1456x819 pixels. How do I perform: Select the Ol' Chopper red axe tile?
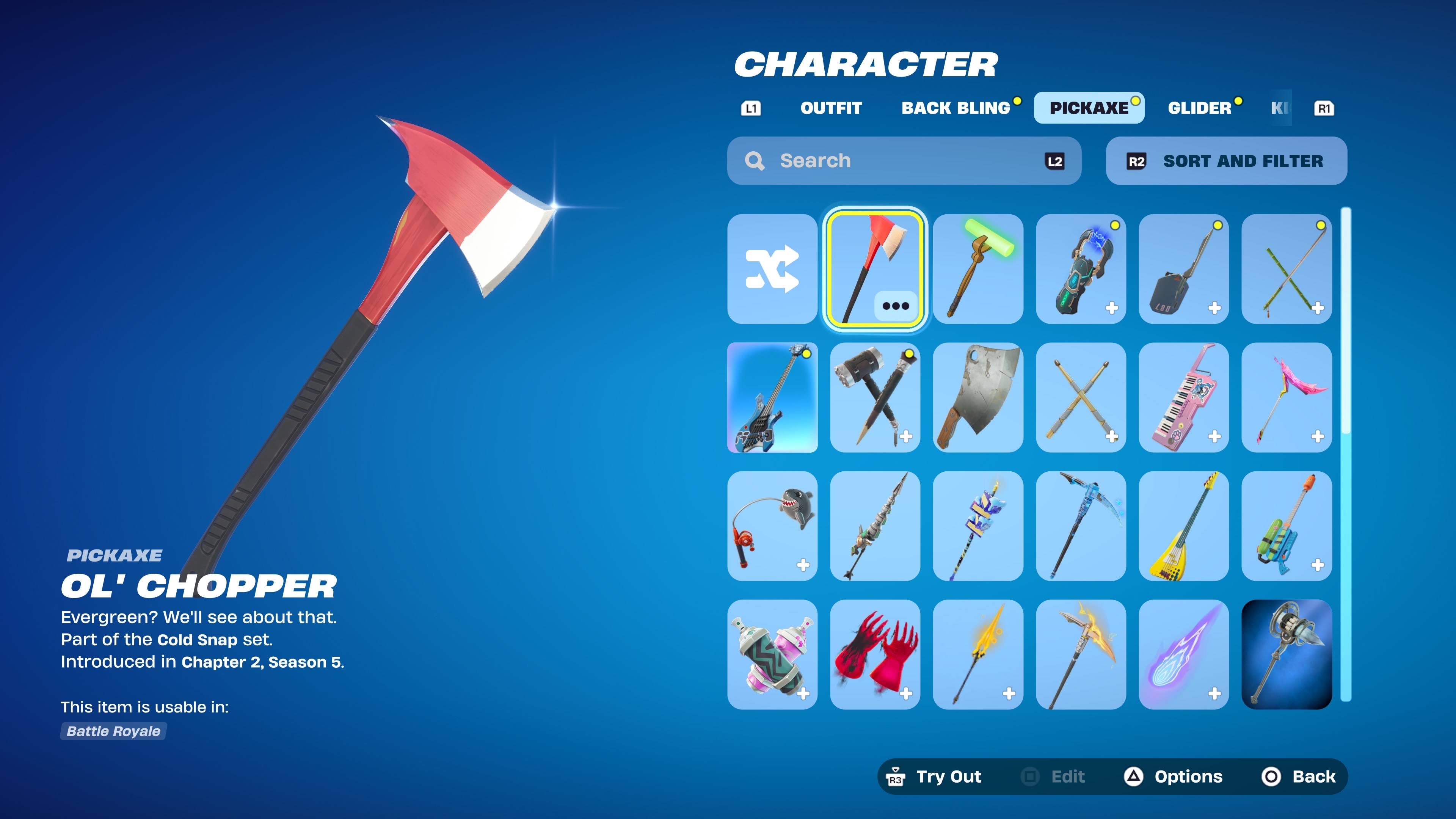click(874, 269)
